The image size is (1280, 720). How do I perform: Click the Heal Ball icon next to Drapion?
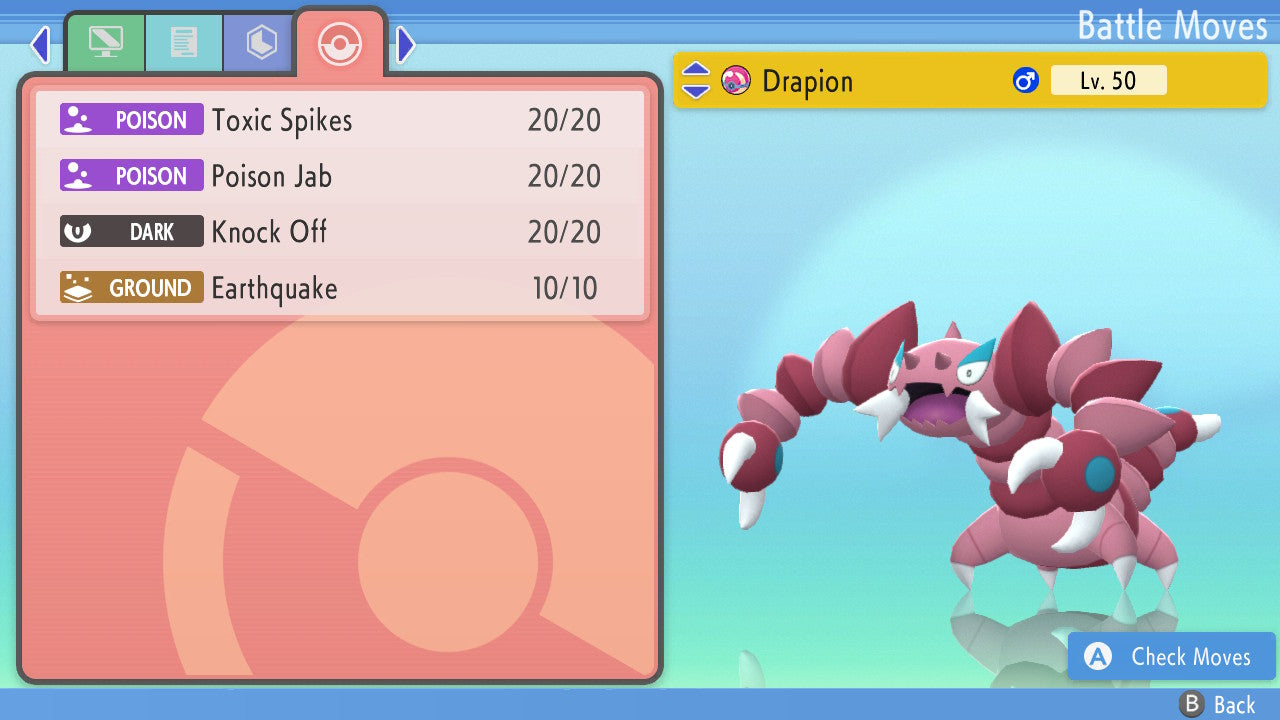737,81
